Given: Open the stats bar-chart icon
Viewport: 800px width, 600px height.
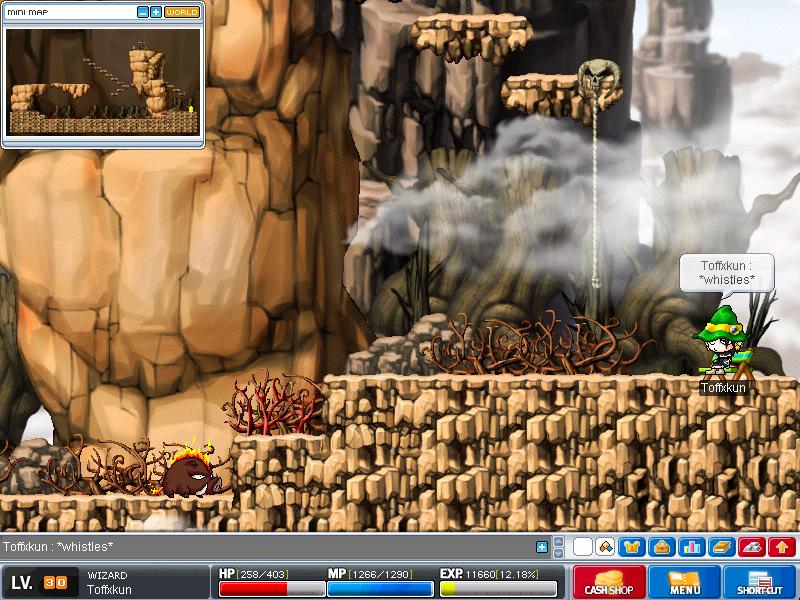Looking at the screenshot, I should (x=690, y=547).
